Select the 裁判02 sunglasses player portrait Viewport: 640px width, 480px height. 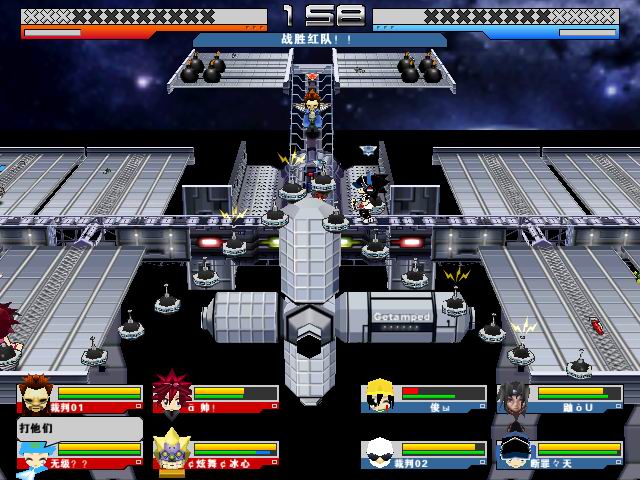pos(380,453)
